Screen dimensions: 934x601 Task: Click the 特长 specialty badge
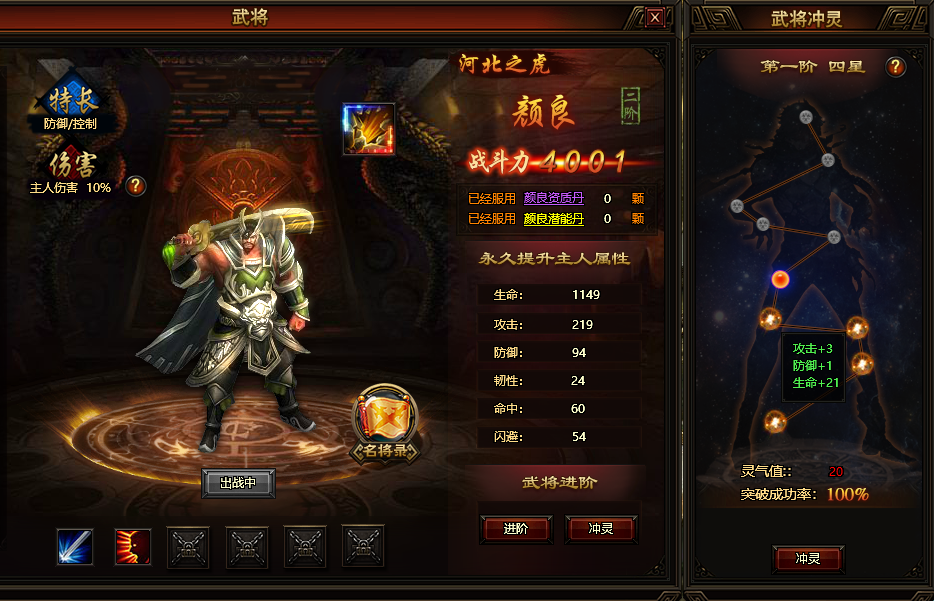click(x=68, y=101)
